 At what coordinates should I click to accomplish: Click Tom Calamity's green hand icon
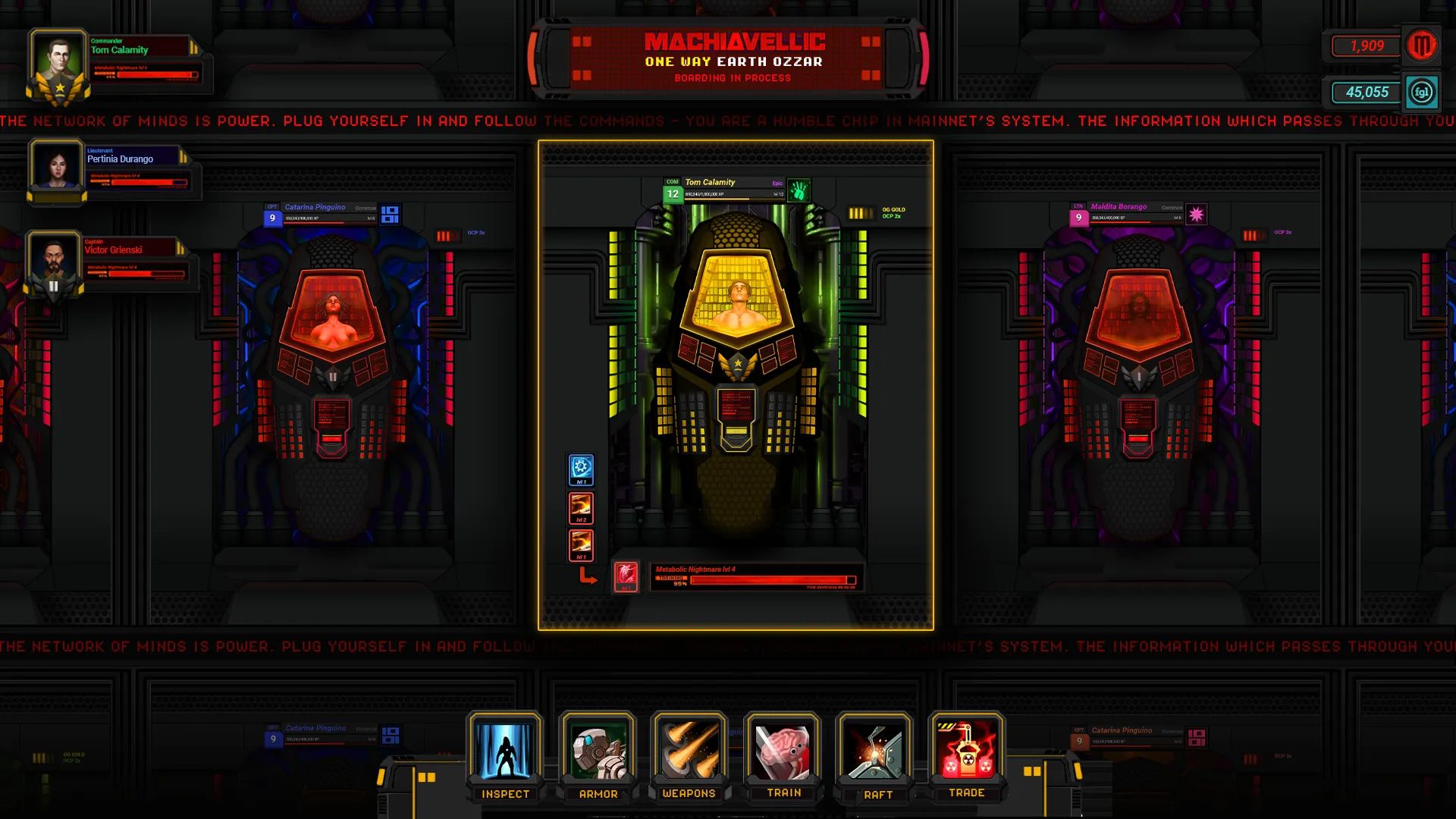click(799, 190)
